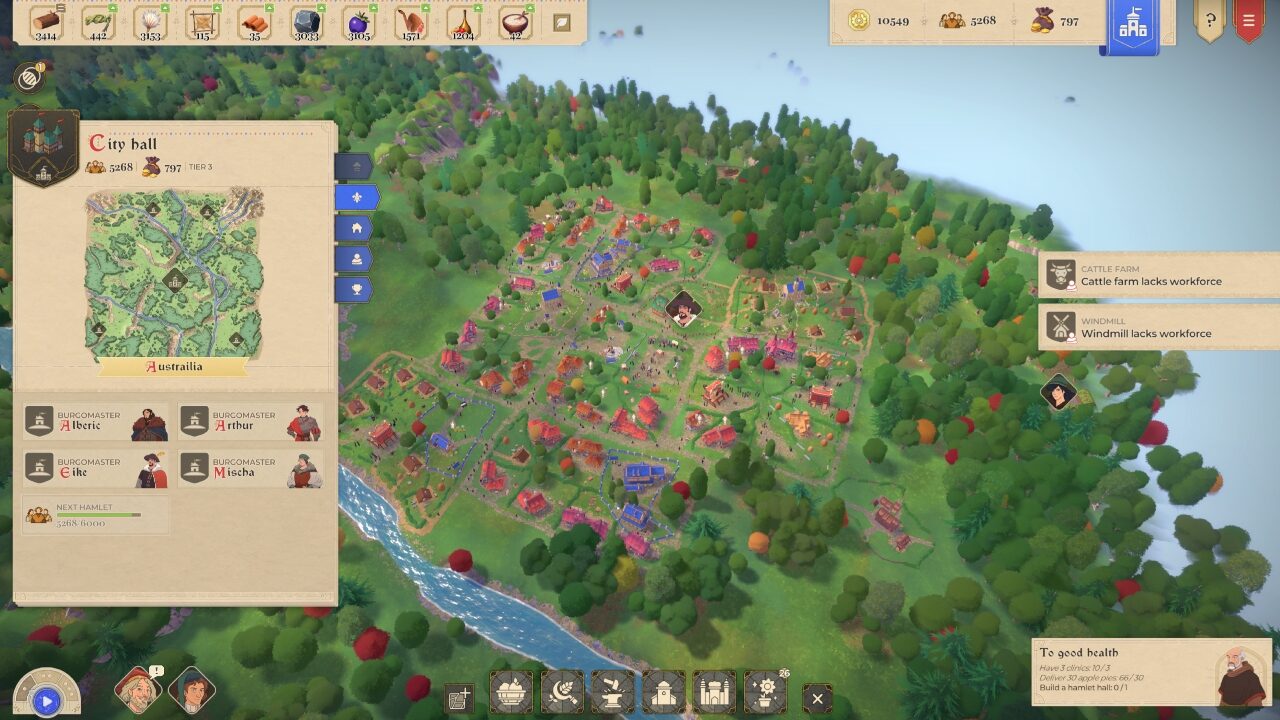1280x720 pixels.
Task: Select the church buildings category
Action: click(663, 691)
